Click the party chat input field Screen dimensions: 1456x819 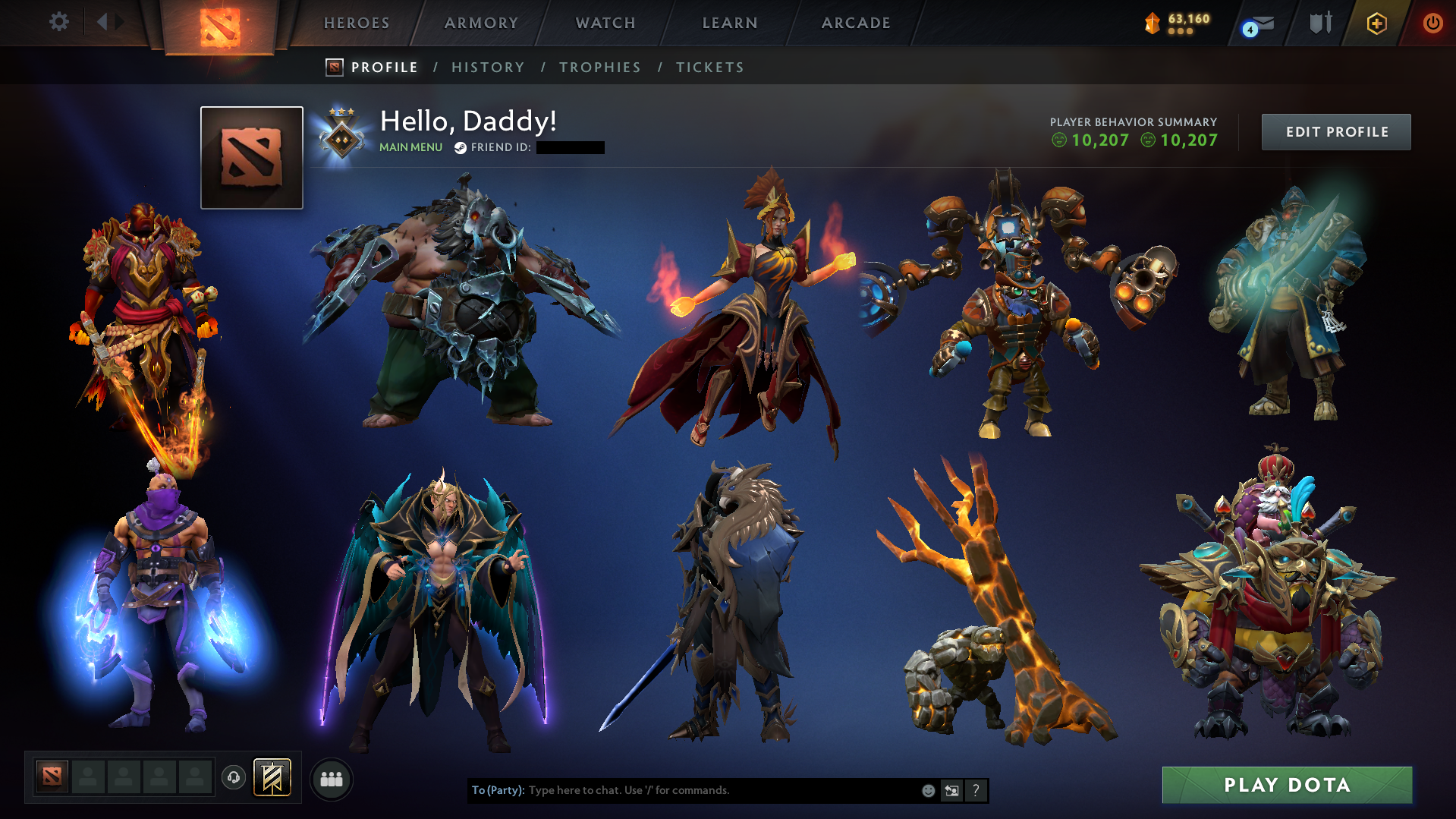[683, 790]
